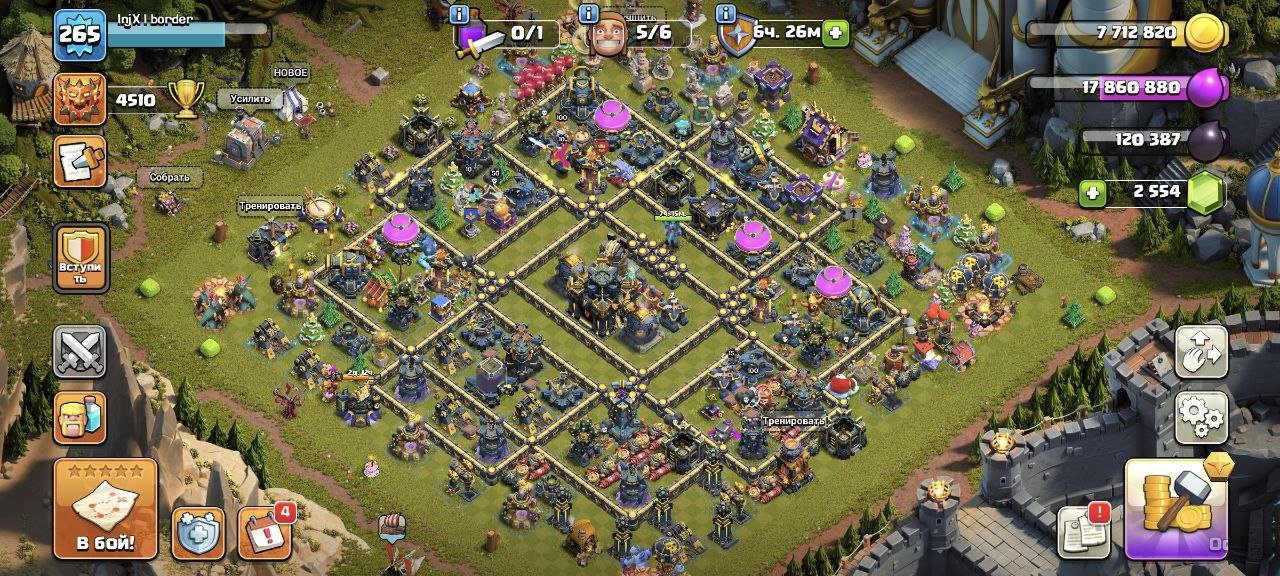This screenshot has height=576, width=1280.
Task: Open the blue shield button beside В бой!
Action: [198, 533]
